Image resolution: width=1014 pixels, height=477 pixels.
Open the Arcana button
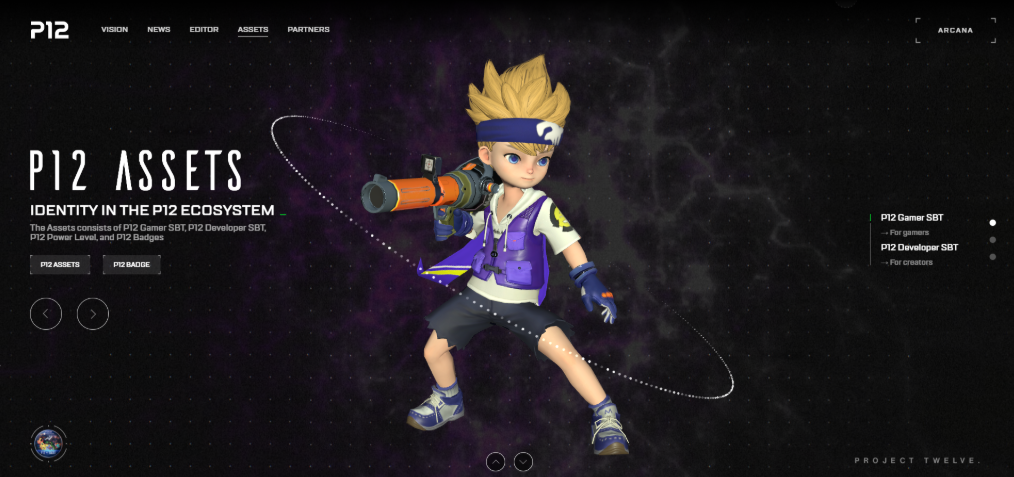[955, 30]
